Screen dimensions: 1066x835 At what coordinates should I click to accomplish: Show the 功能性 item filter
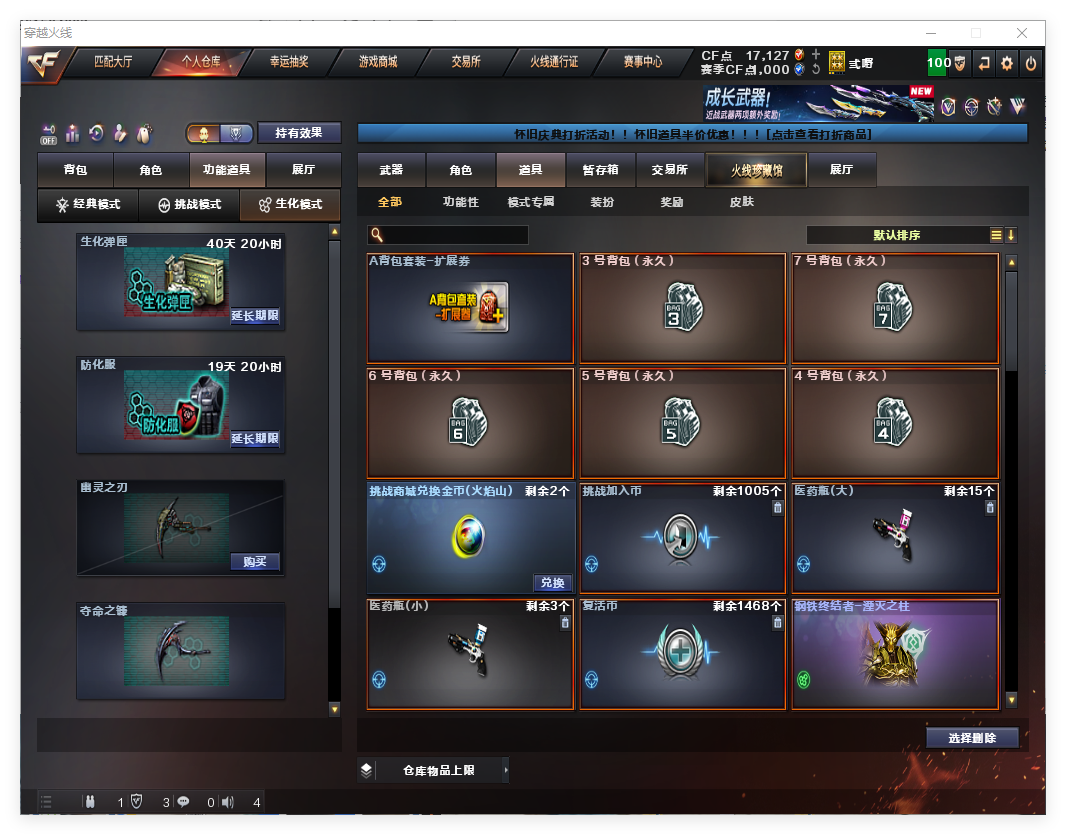[x=461, y=202]
